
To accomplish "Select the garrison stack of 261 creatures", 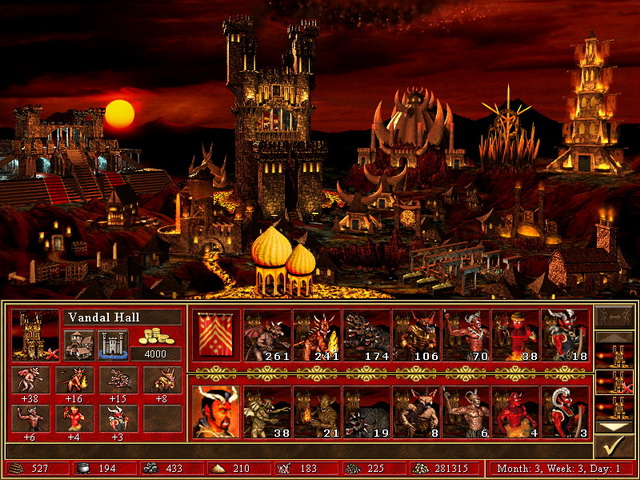I will pyautogui.click(x=268, y=335).
